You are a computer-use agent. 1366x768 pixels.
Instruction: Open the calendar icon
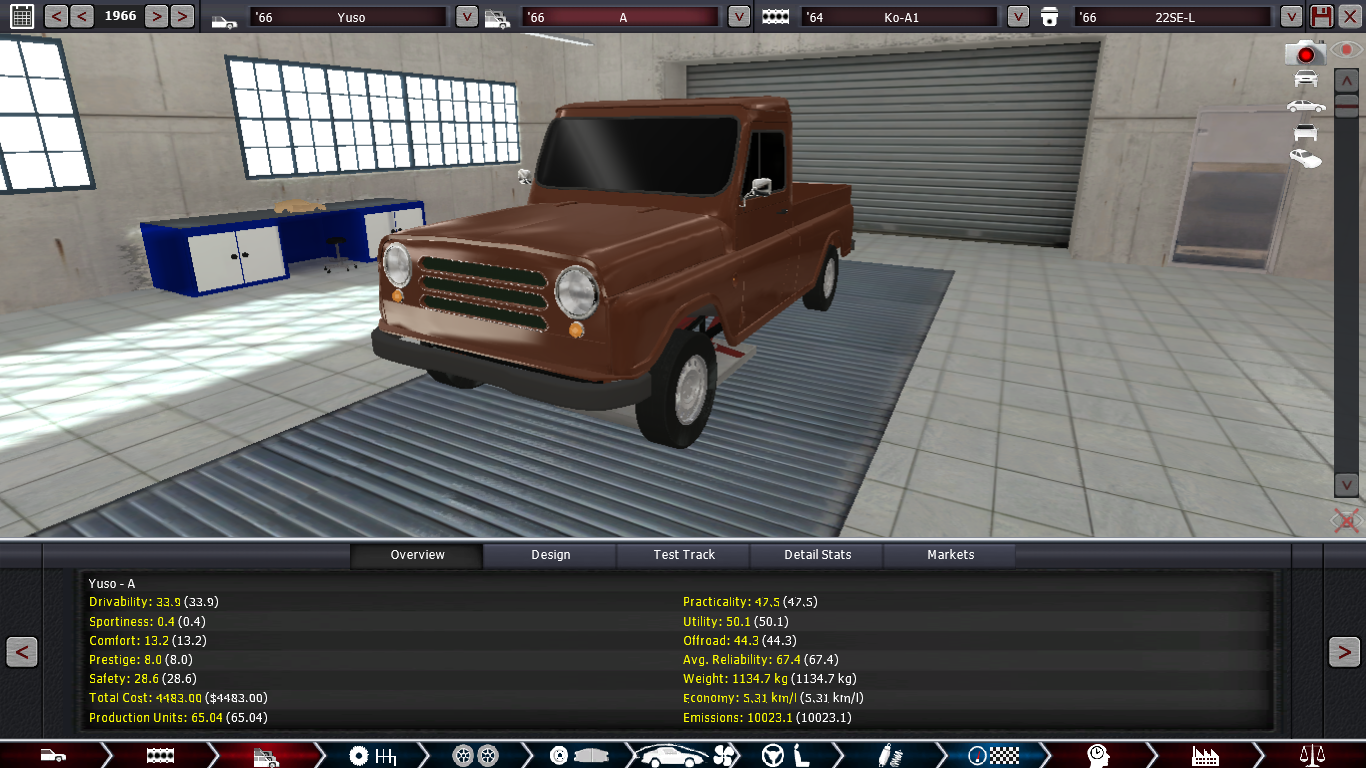(21, 16)
